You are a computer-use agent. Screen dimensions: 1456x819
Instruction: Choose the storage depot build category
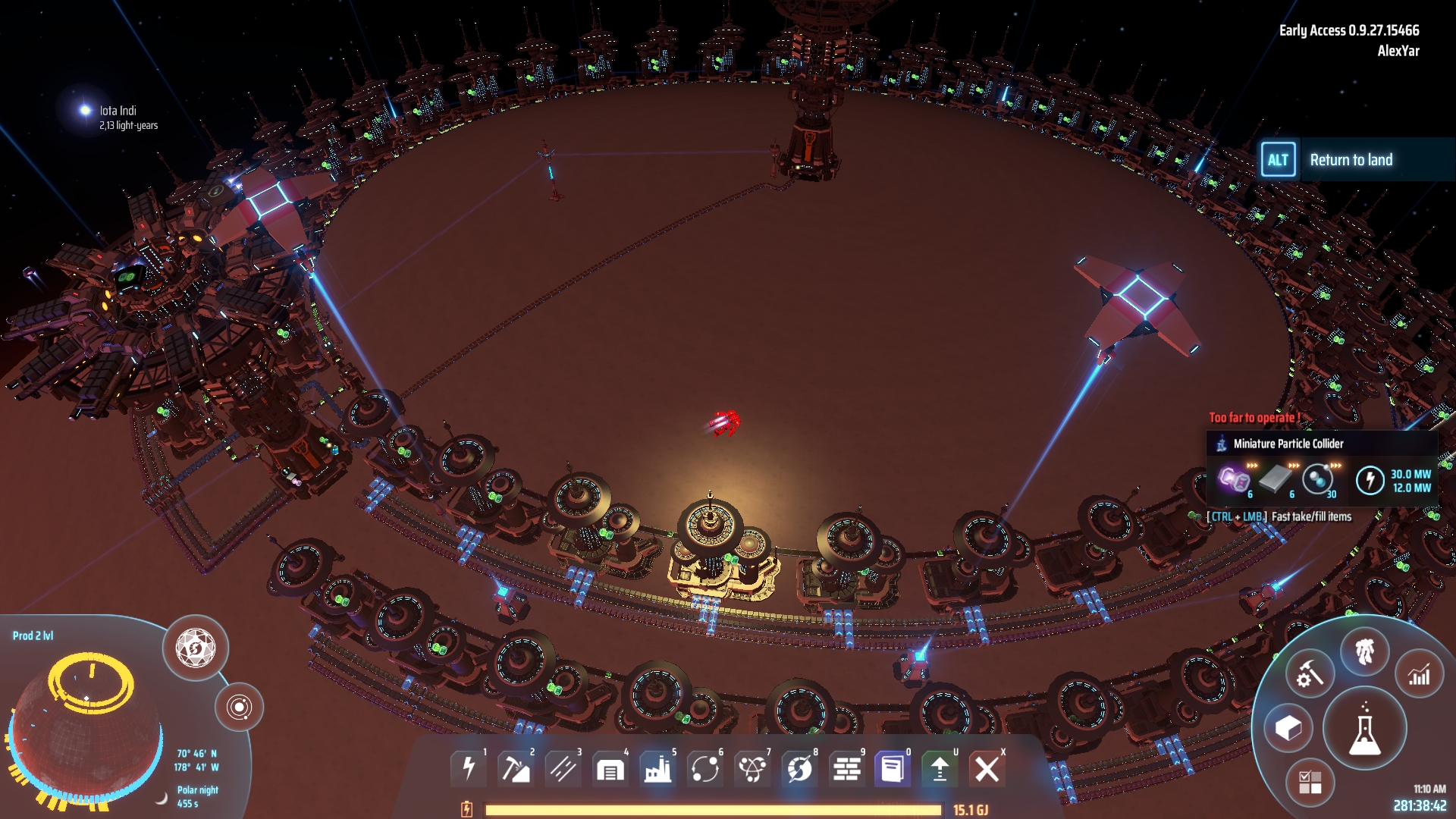point(610,769)
